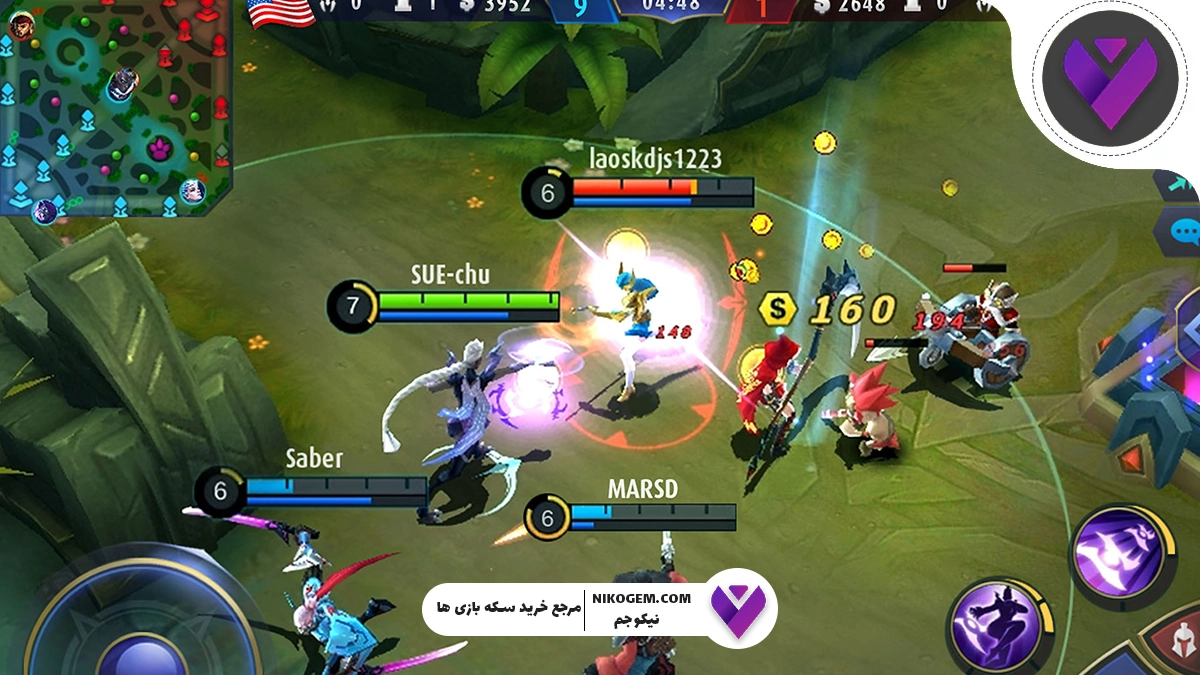Activate the purple crescent slash skill
This screenshot has height=675, width=1200.
pos(1117,551)
